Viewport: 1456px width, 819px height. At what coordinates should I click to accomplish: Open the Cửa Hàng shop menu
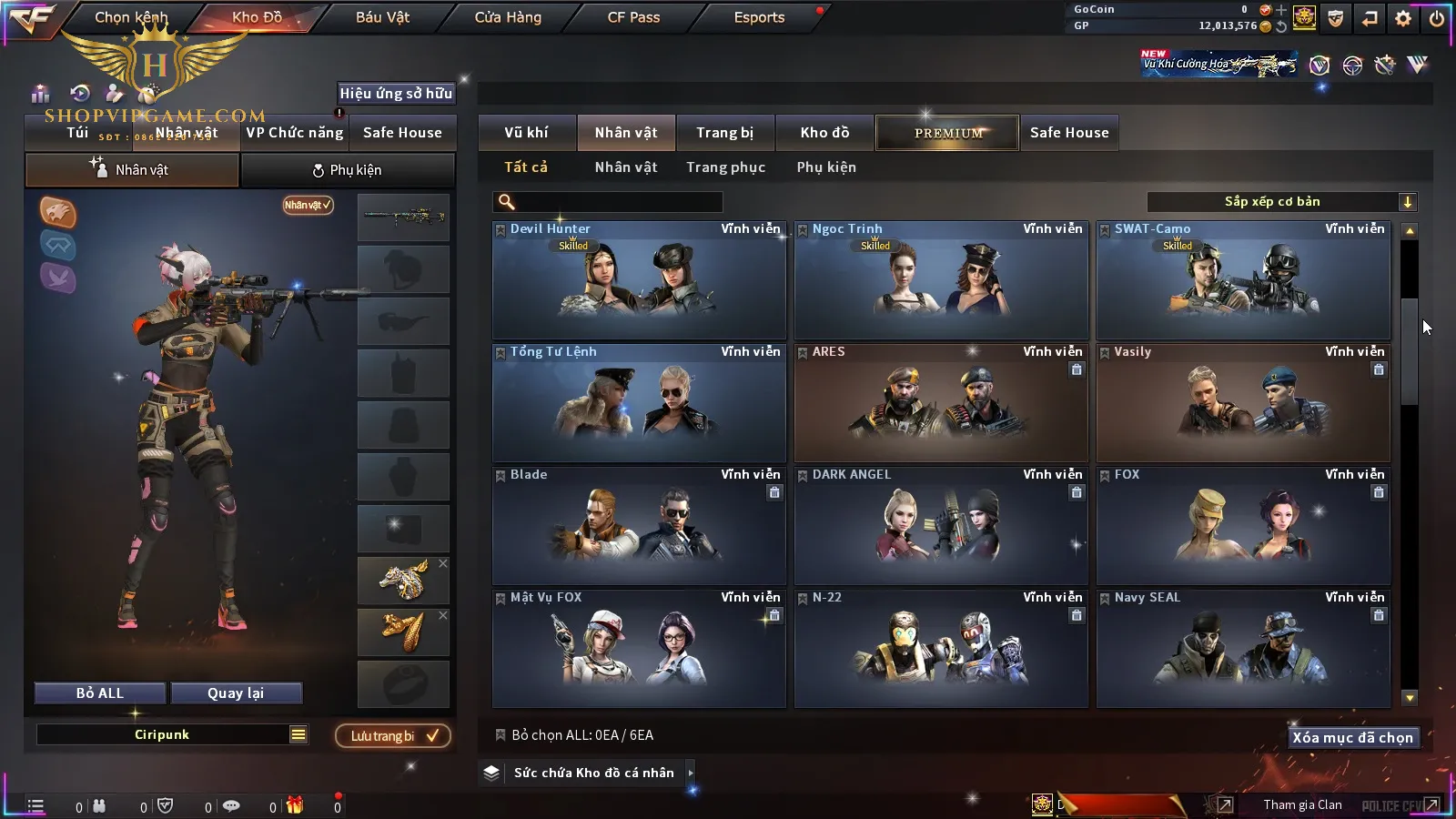(508, 17)
